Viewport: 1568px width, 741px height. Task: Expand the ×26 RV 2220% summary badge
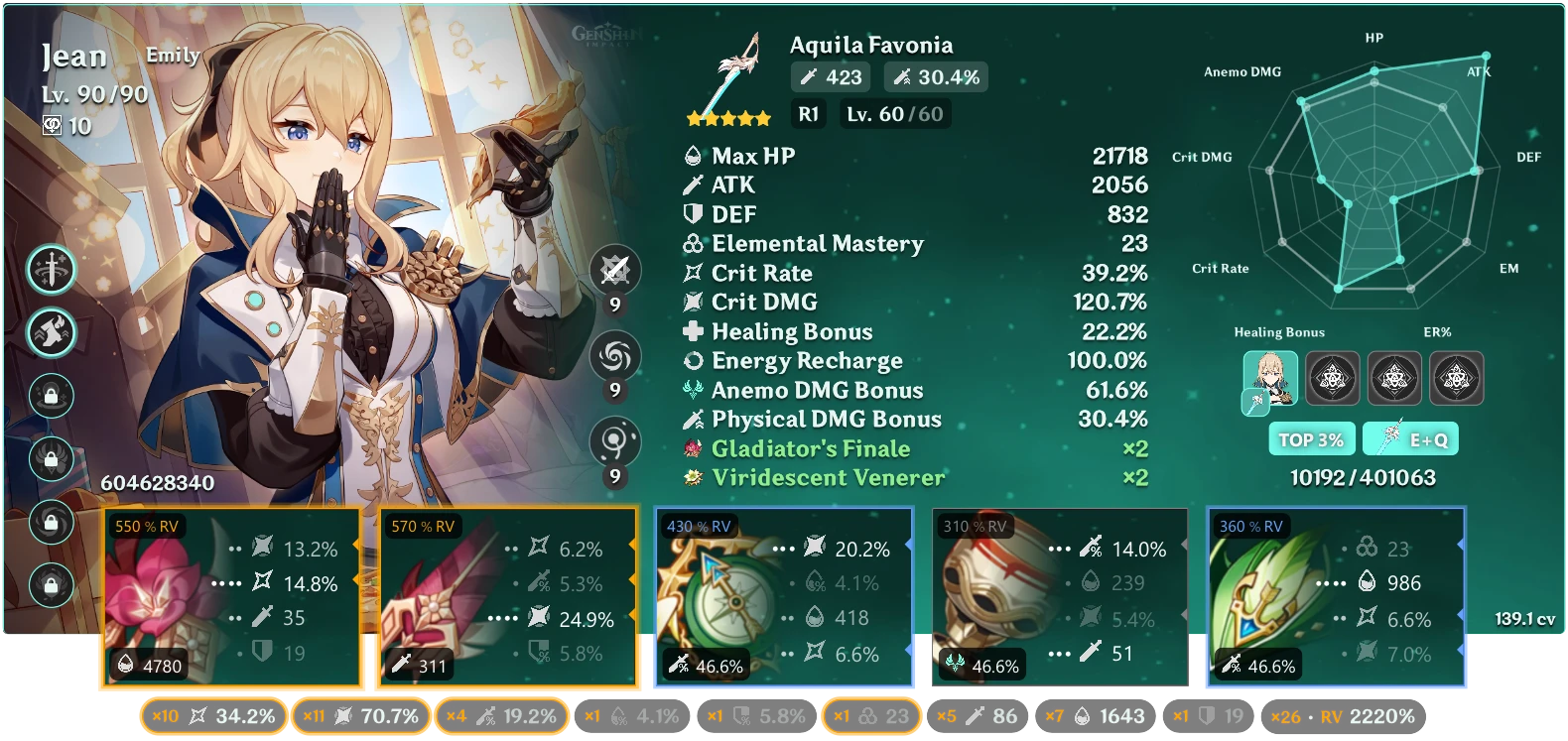[x=1341, y=715]
